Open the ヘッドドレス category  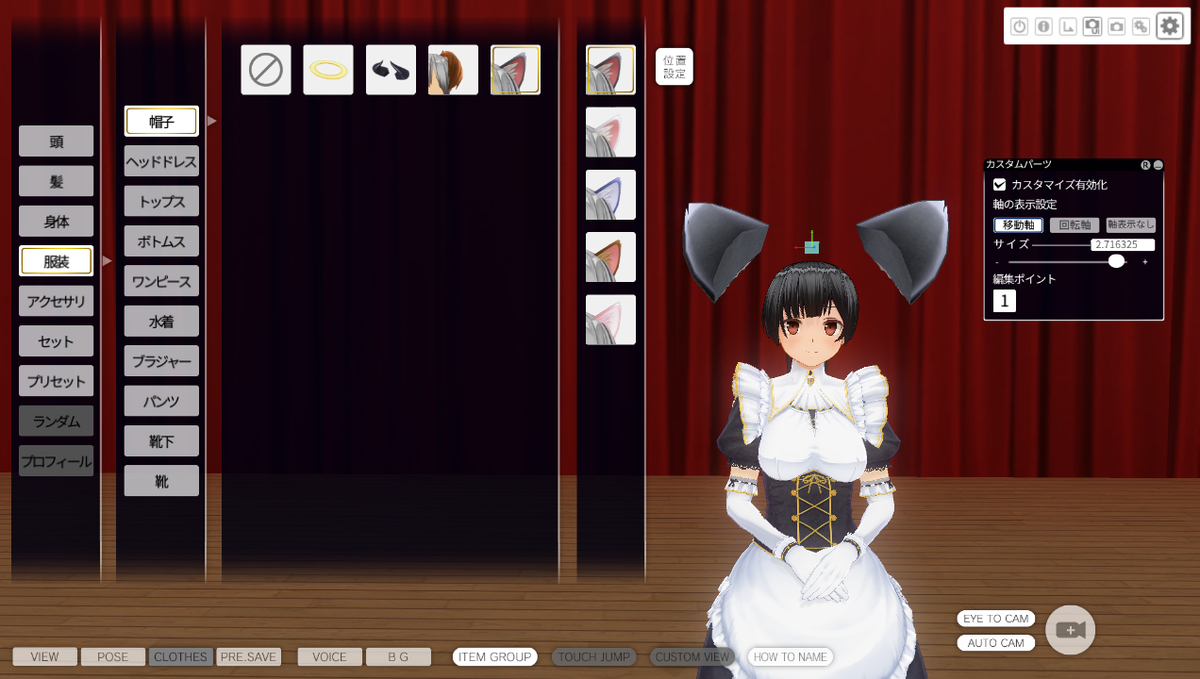pyautogui.click(x=161, y=161)
